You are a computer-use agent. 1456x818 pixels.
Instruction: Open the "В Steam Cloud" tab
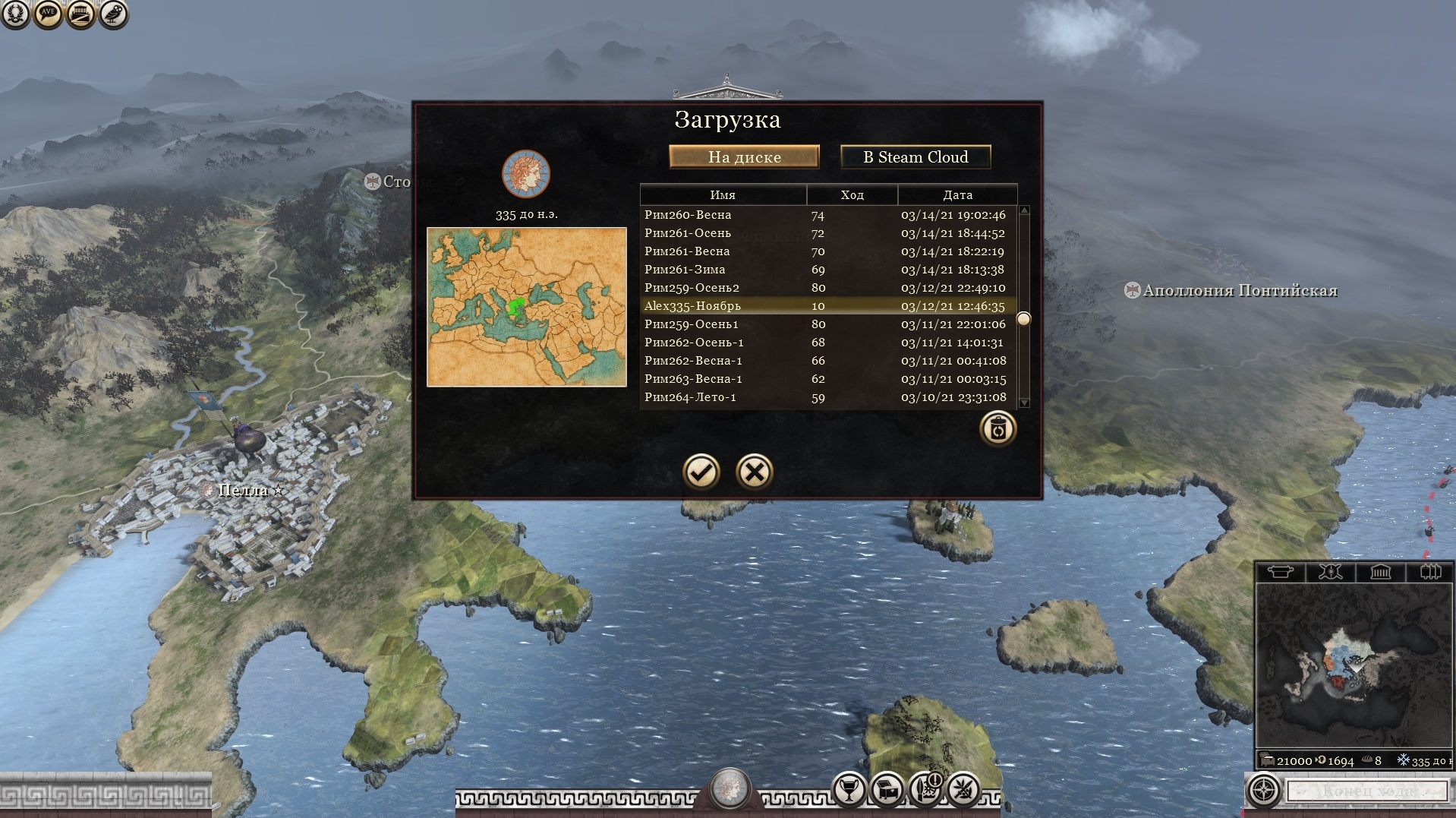pos(916,157)
